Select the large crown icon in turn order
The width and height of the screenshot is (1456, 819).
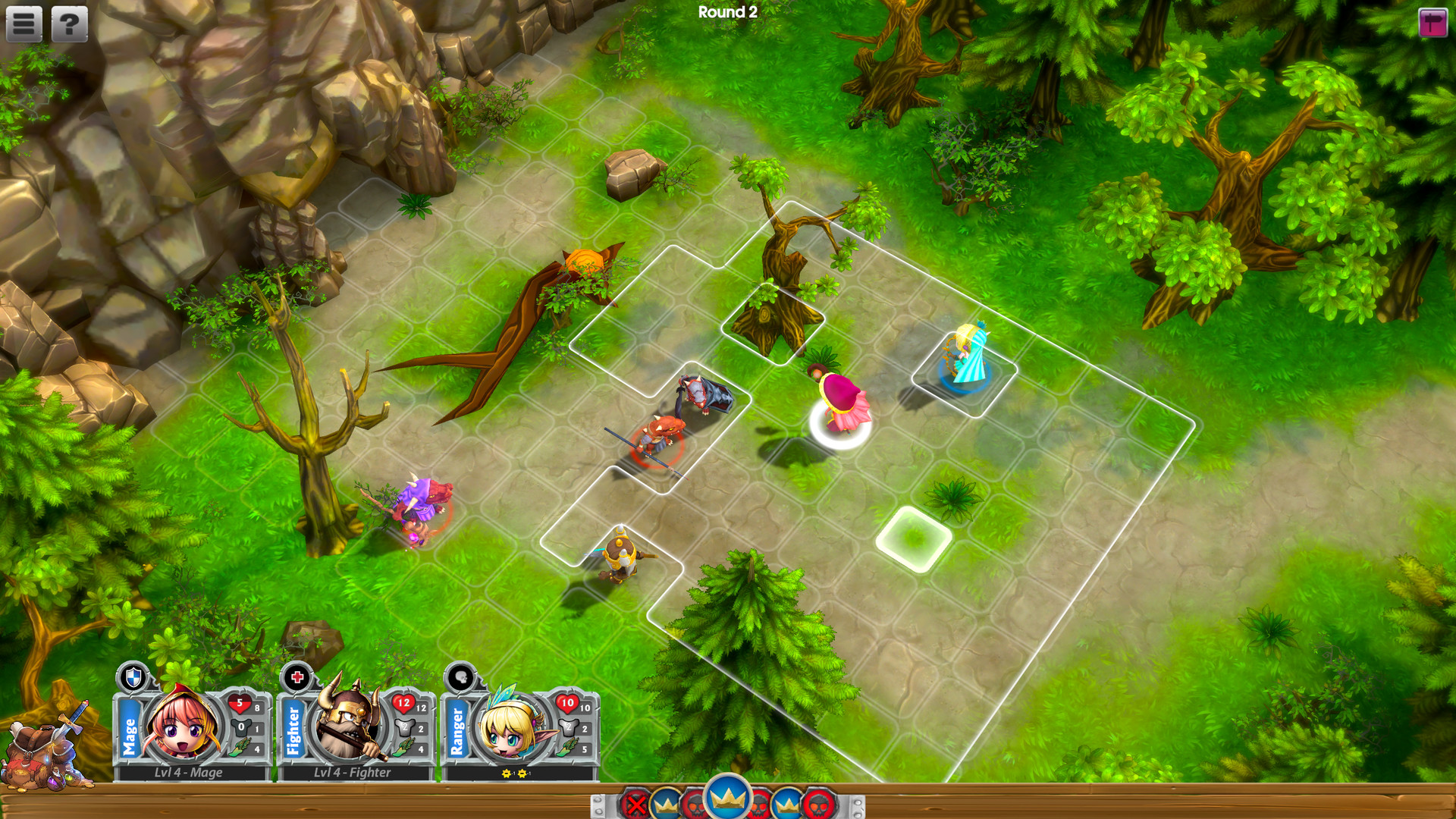click(728, 800)
